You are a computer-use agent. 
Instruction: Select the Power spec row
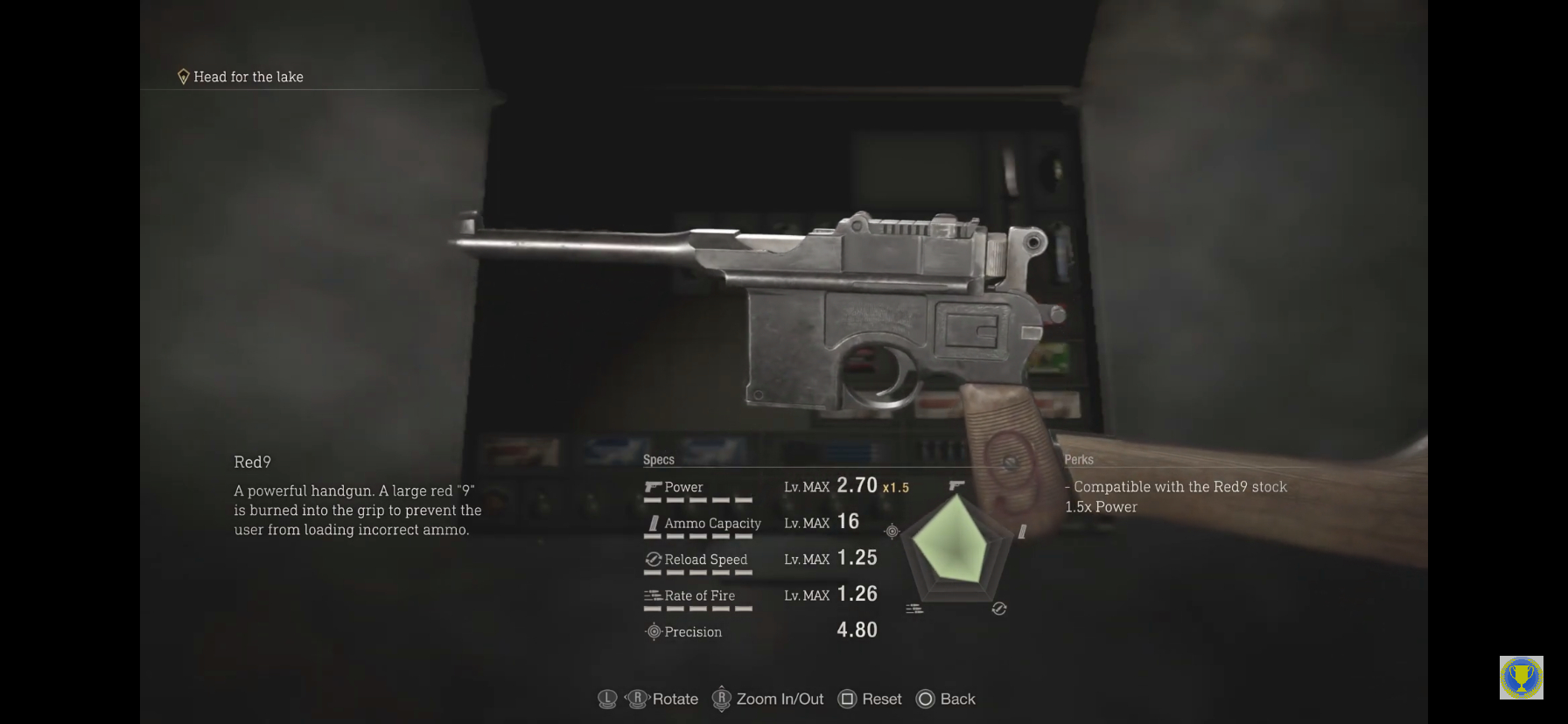coord(759,487)
